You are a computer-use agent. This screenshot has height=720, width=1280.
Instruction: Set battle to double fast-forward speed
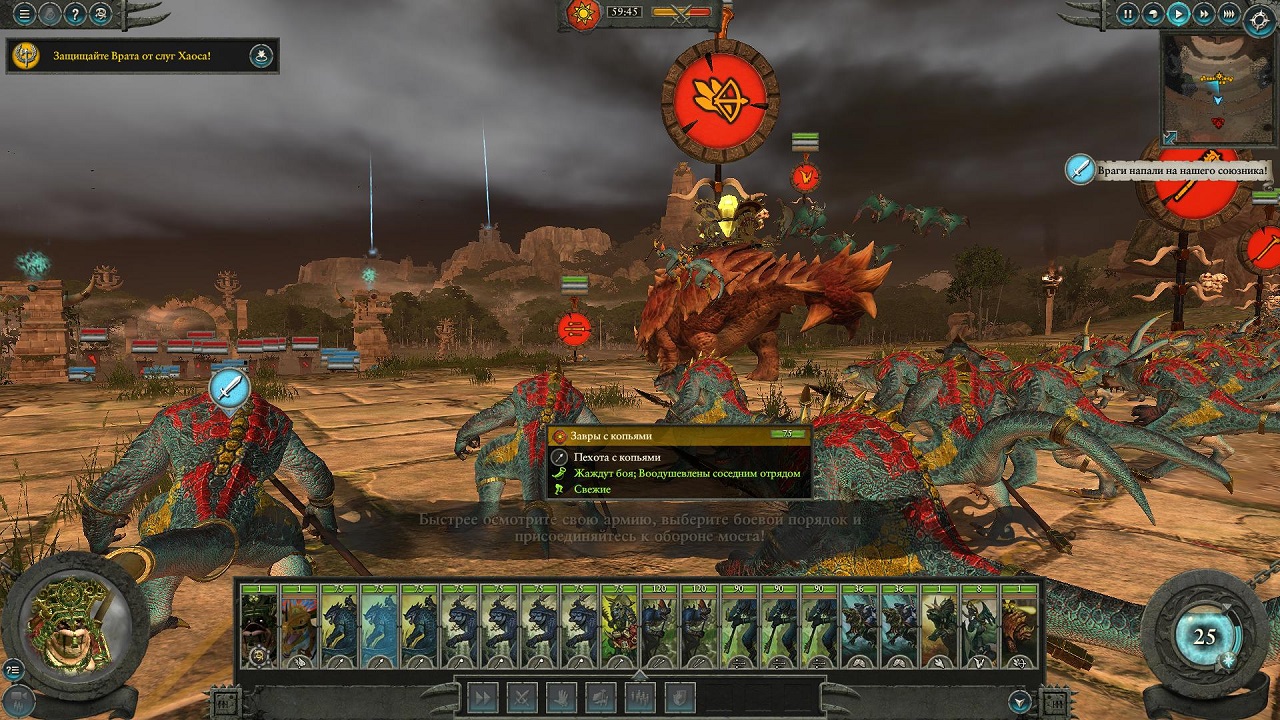click(1204, 14)
